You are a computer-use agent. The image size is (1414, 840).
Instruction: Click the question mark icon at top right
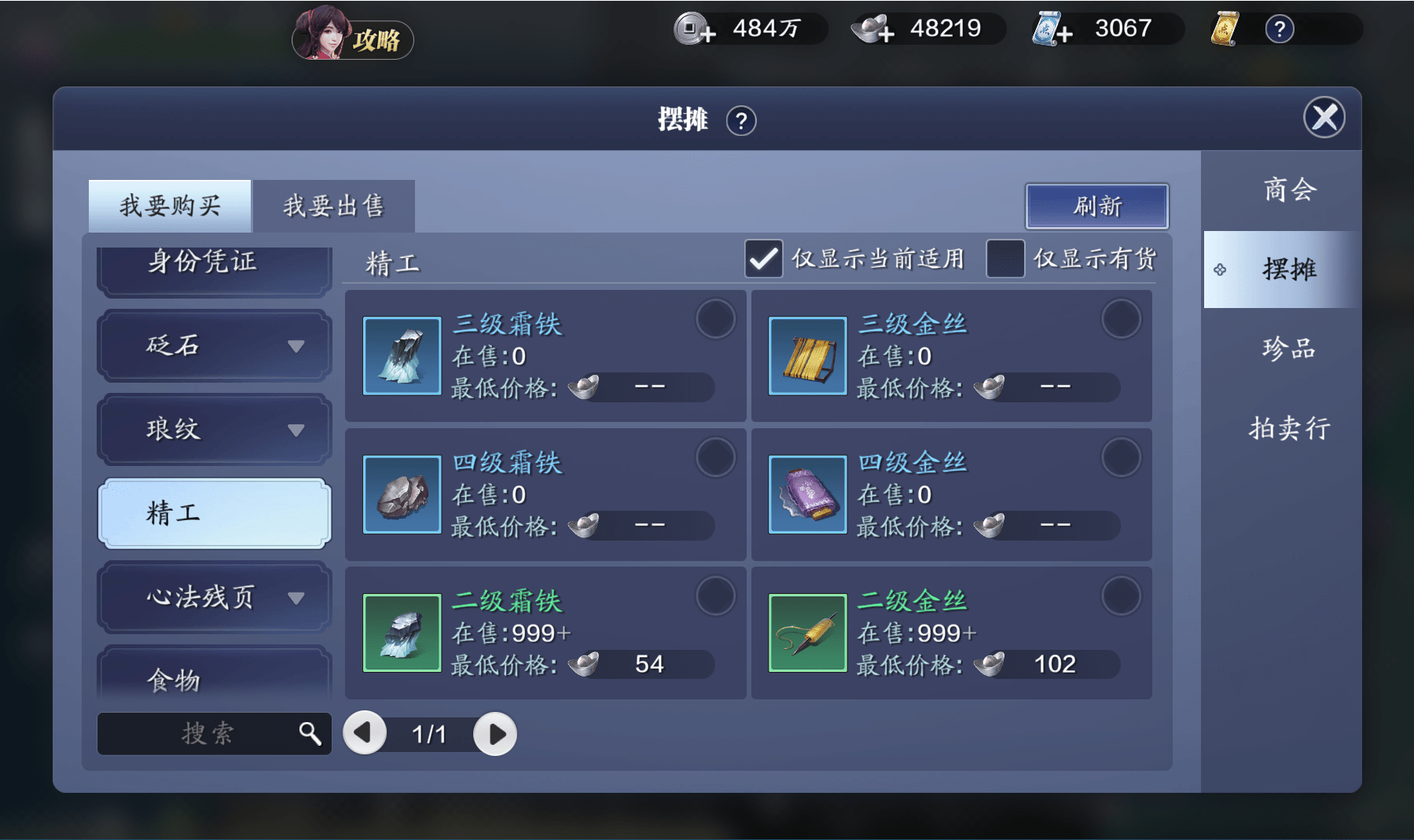[x=1280, y=28]
